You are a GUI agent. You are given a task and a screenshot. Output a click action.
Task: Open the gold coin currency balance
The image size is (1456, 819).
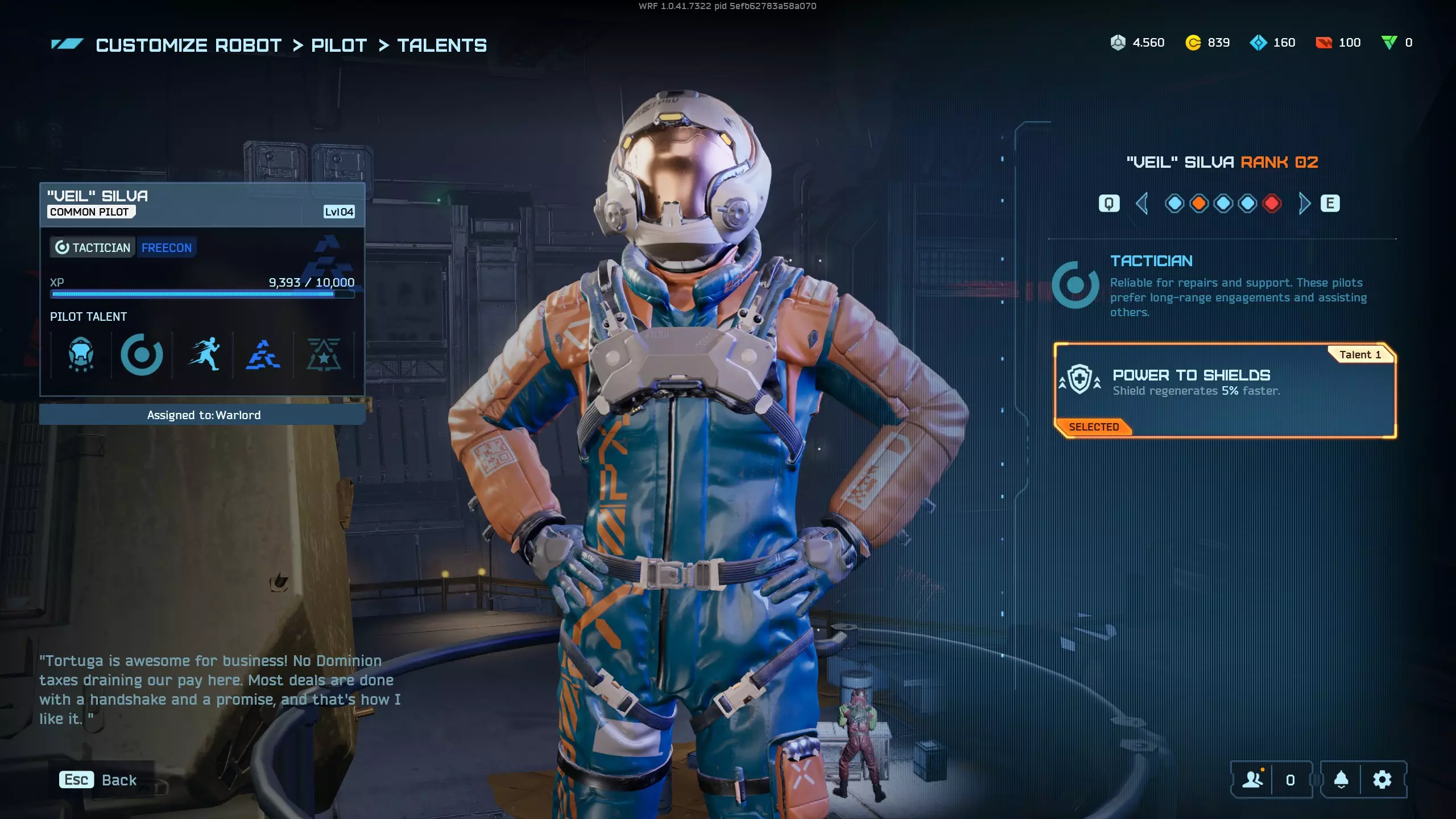pyautogui.click(x=1207, y=43)
